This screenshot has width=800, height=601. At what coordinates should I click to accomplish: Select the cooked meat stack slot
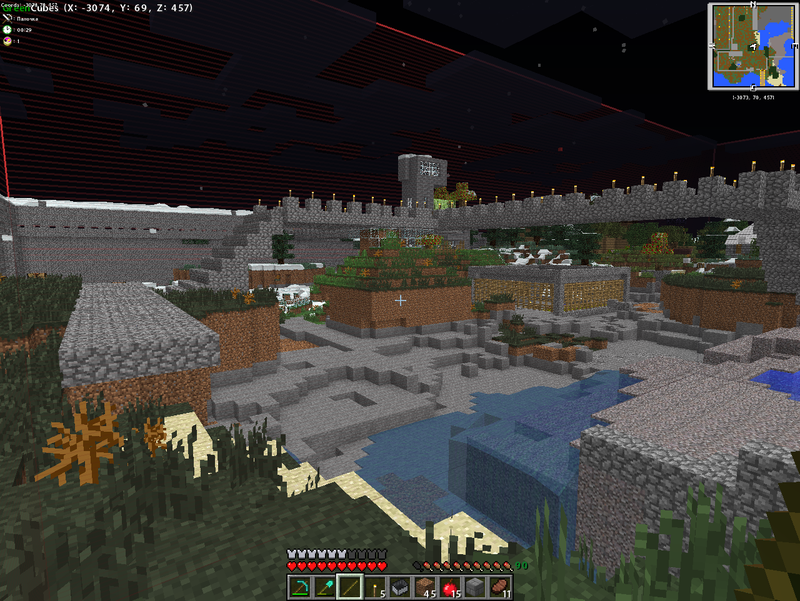499,587
